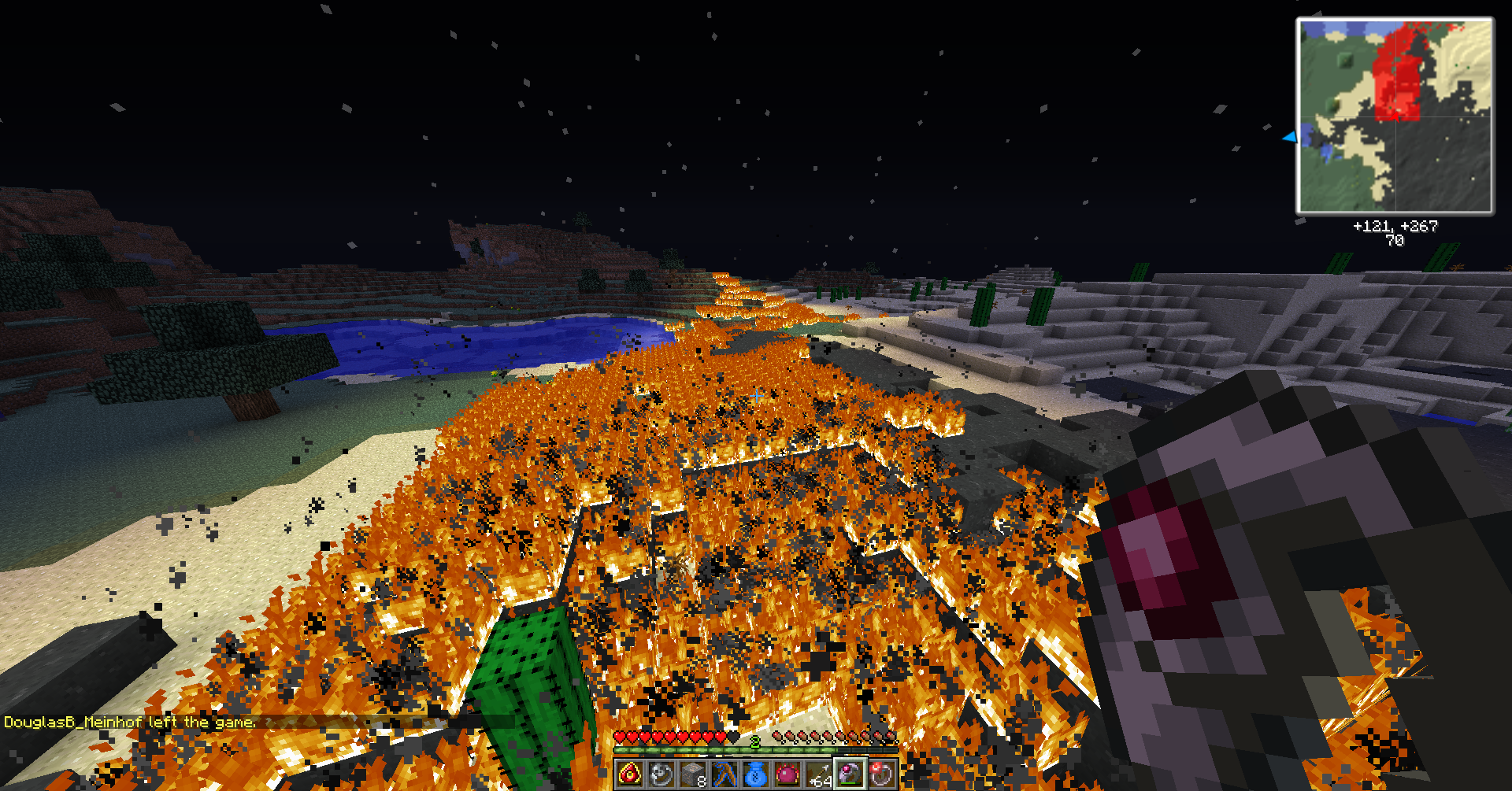Click the minimap in the corner
The height and width of the screenshot is (791, 1512).
(x=1395, y=116)
